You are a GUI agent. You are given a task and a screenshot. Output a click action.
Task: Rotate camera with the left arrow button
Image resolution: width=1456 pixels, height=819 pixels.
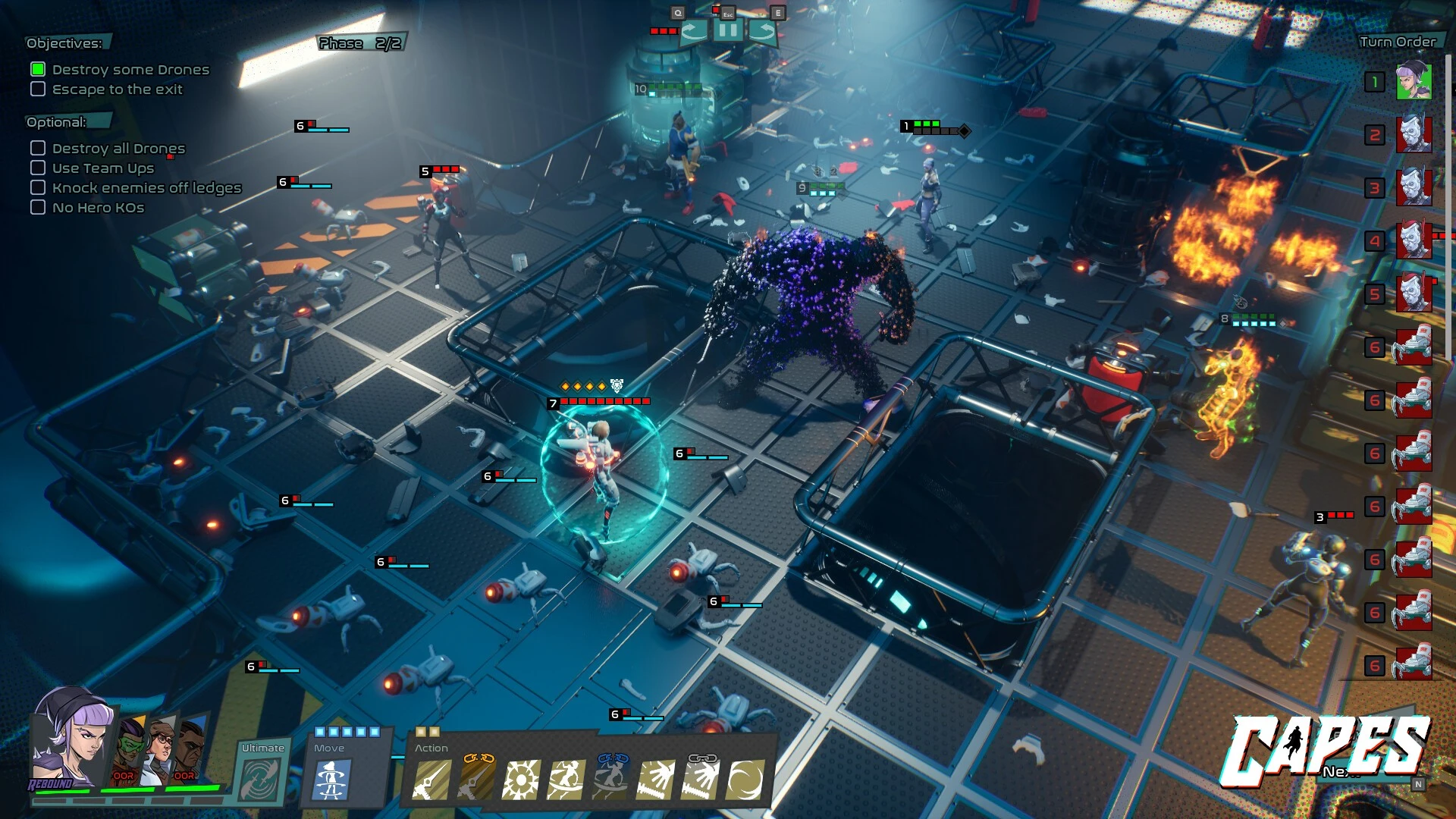pos(694,31)
